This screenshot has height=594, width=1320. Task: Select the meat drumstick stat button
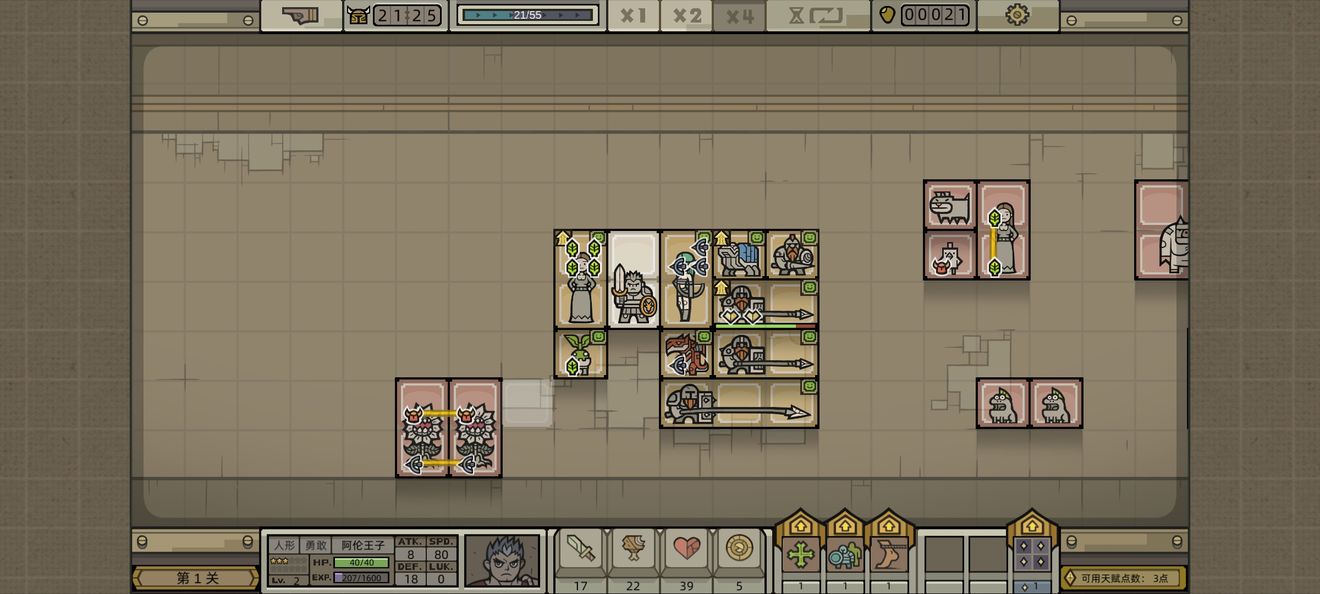pos(633,548)
